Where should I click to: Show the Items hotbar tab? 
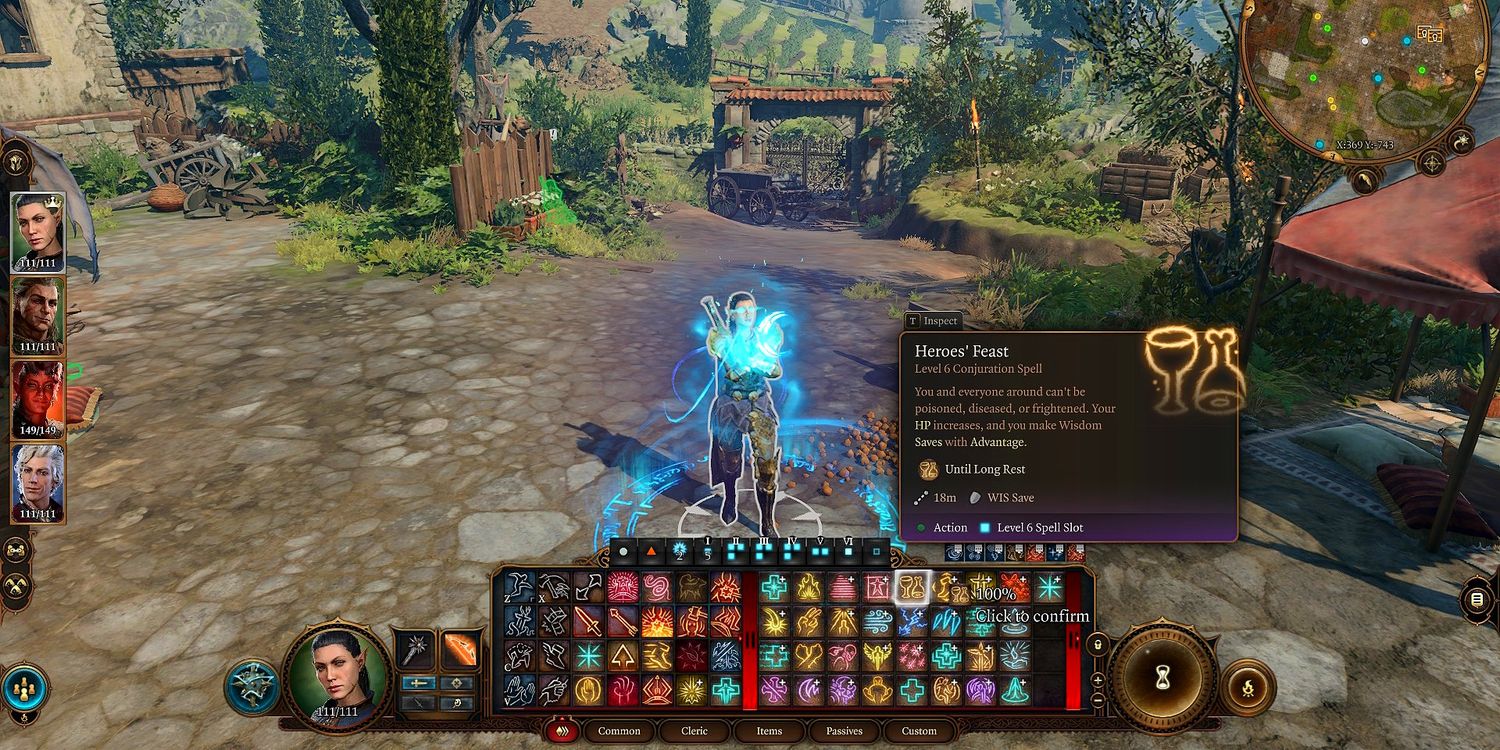point(769,731)
